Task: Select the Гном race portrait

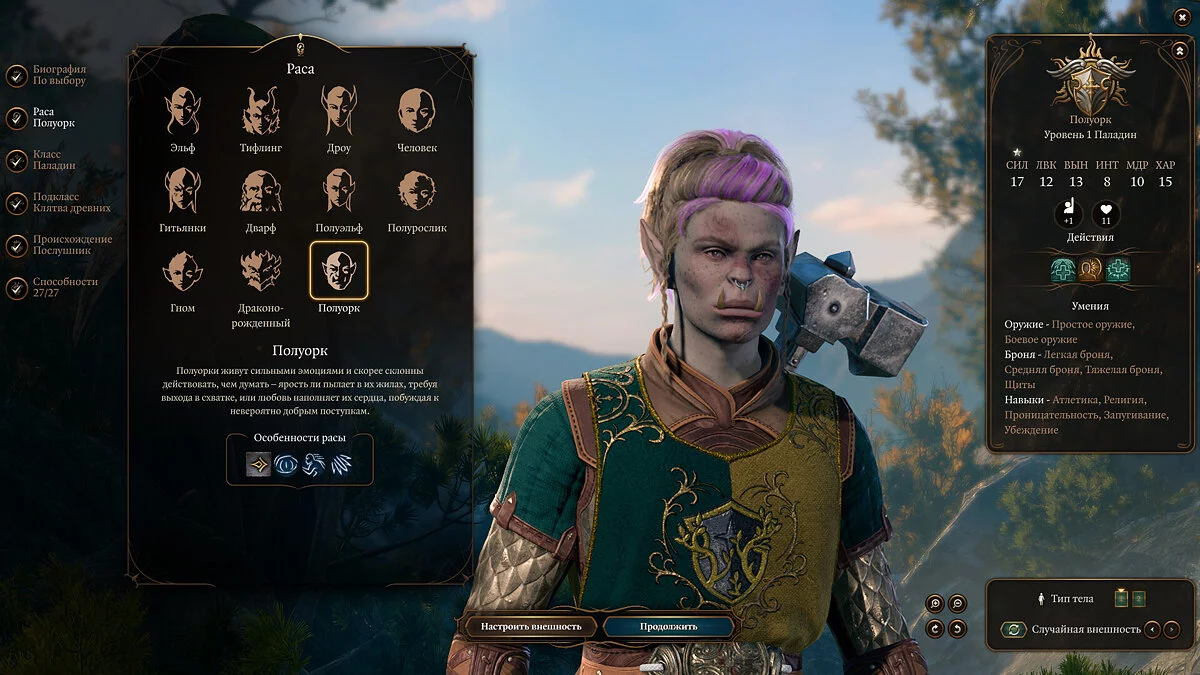Action: tap(182, 271)
